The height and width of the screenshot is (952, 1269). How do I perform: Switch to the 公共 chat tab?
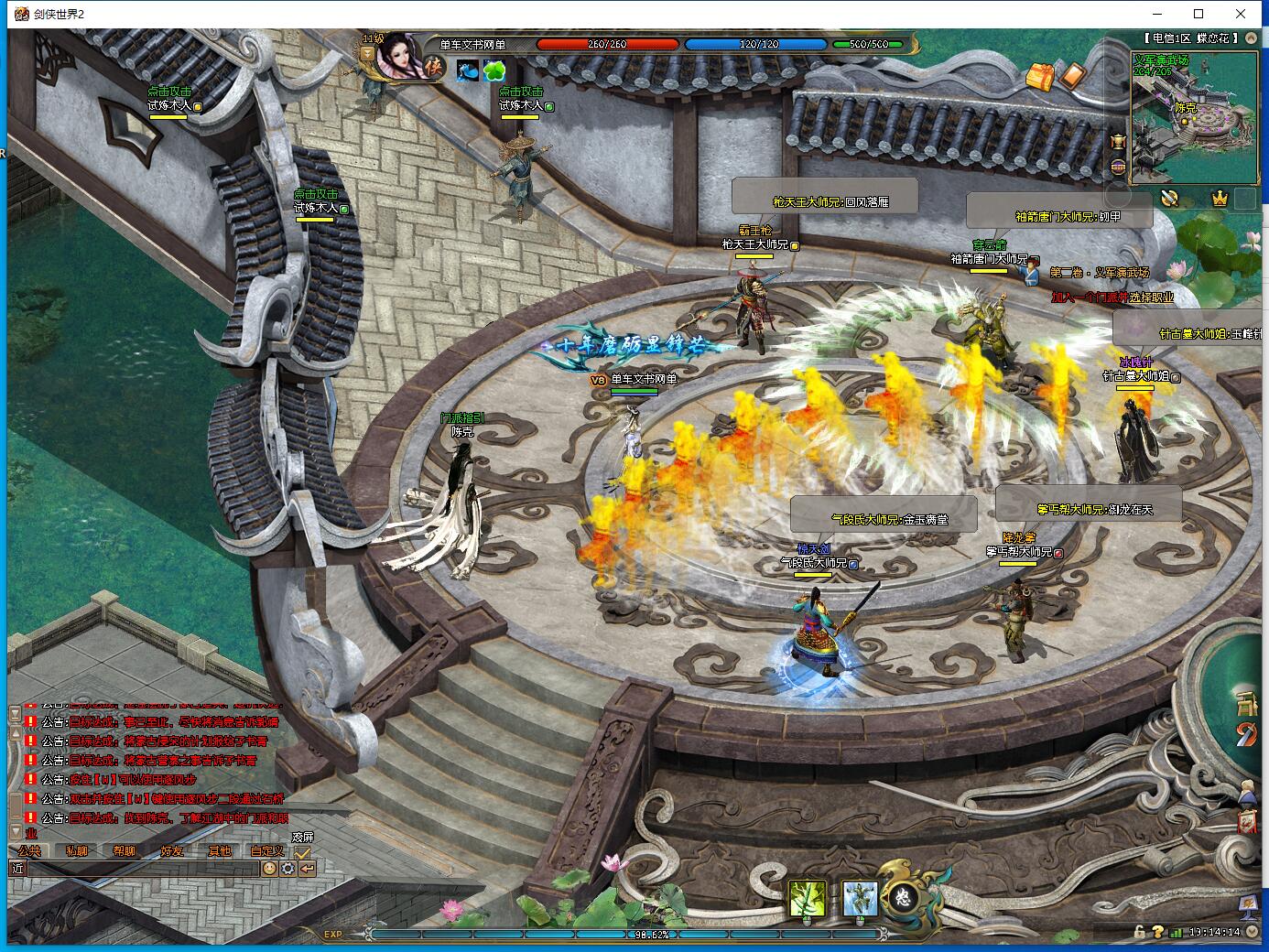tap(28, 850)
